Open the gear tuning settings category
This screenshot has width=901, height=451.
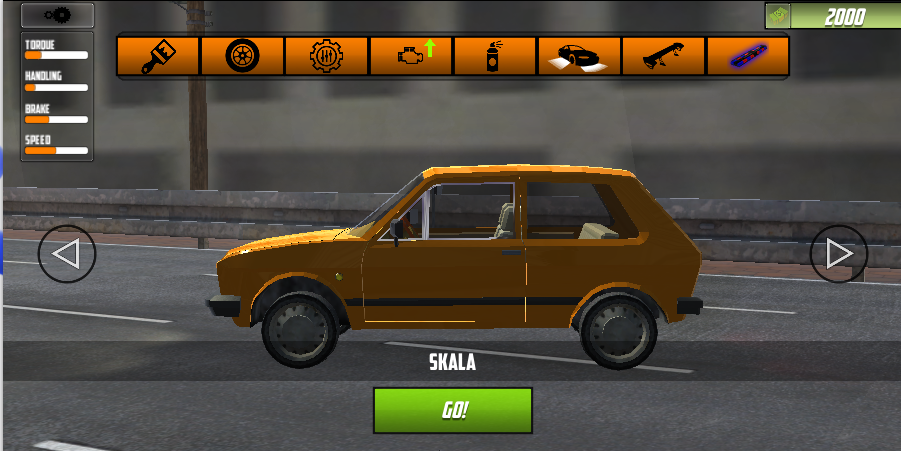pos(326,56)
